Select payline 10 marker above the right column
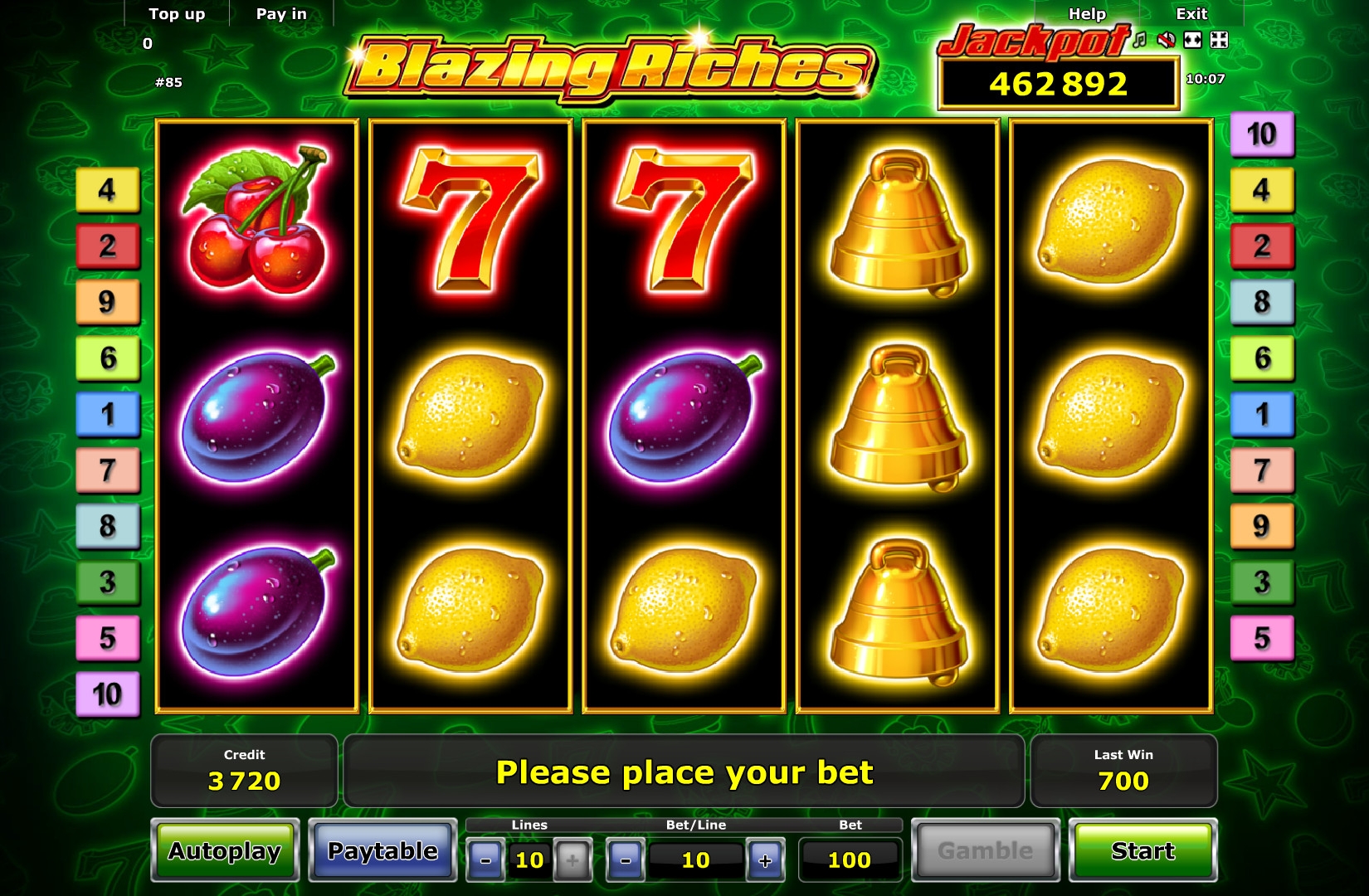This screenshot has width=1369, height=896. (1261, 134)
